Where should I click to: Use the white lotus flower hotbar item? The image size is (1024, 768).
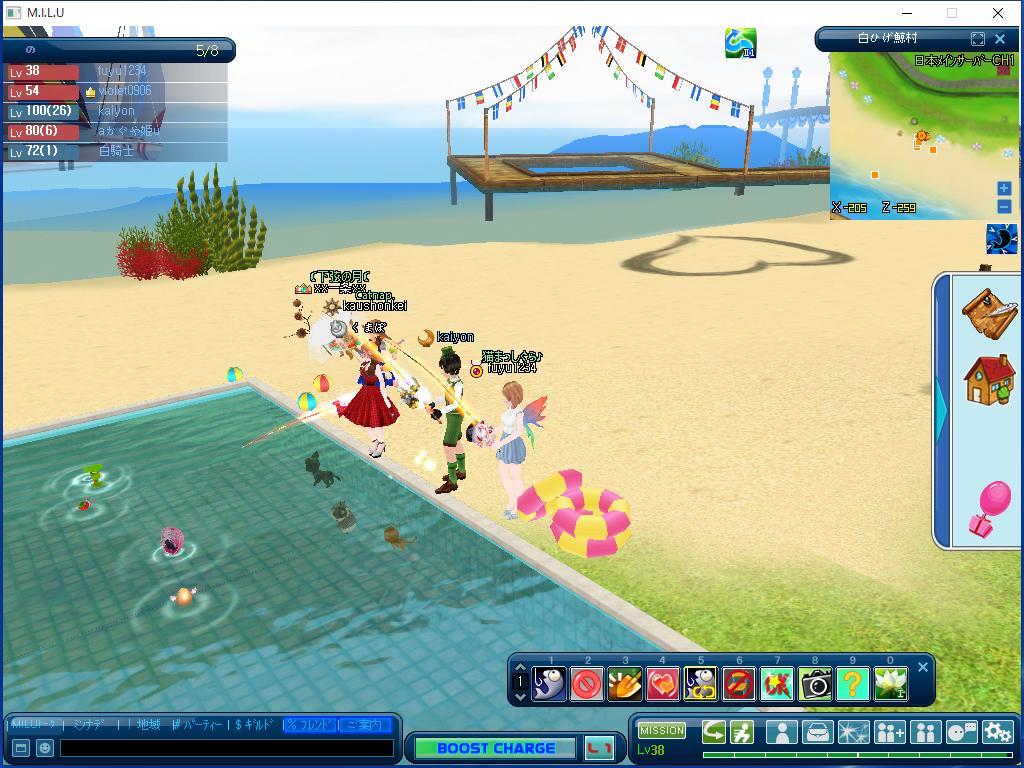(x=890, y=684)
